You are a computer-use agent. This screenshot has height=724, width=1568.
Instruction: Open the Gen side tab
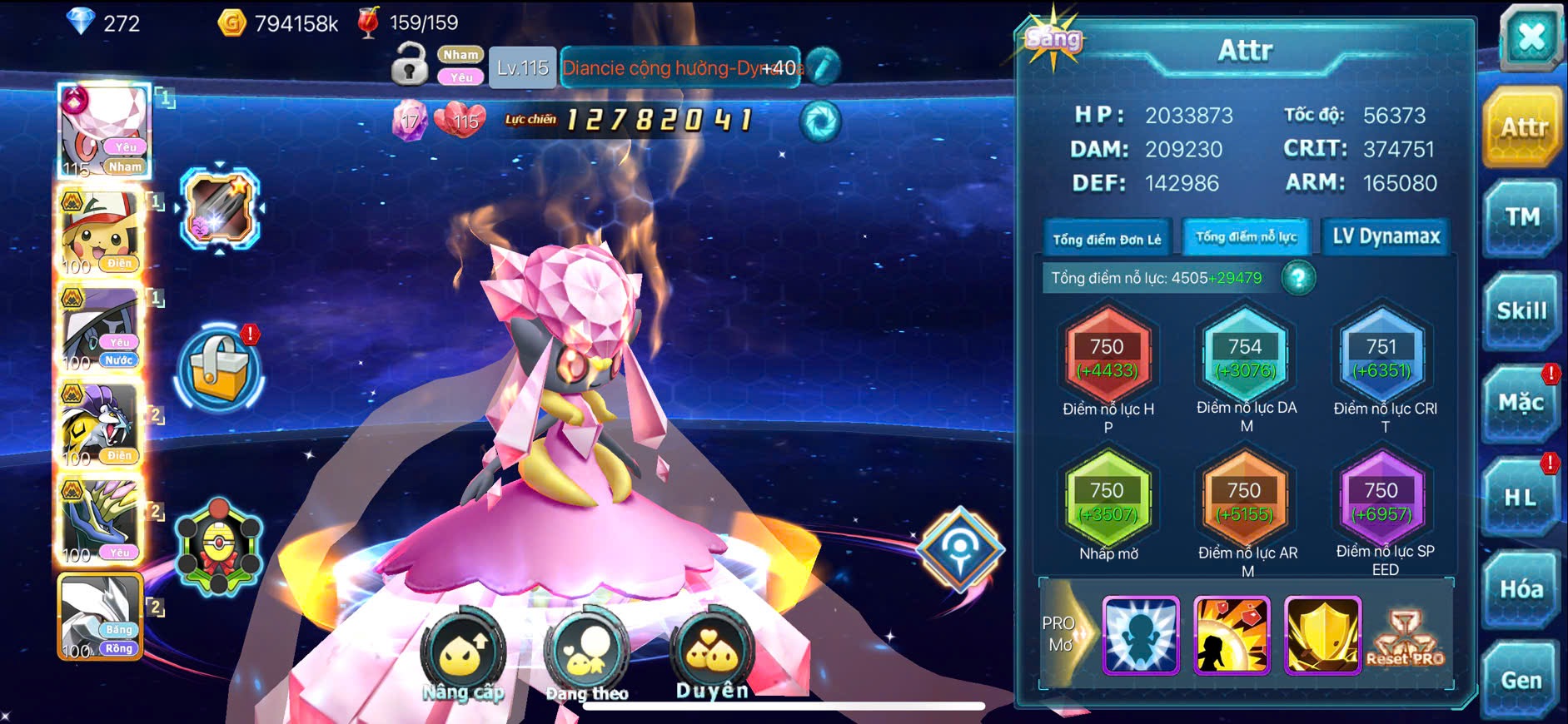(1521, 681)
